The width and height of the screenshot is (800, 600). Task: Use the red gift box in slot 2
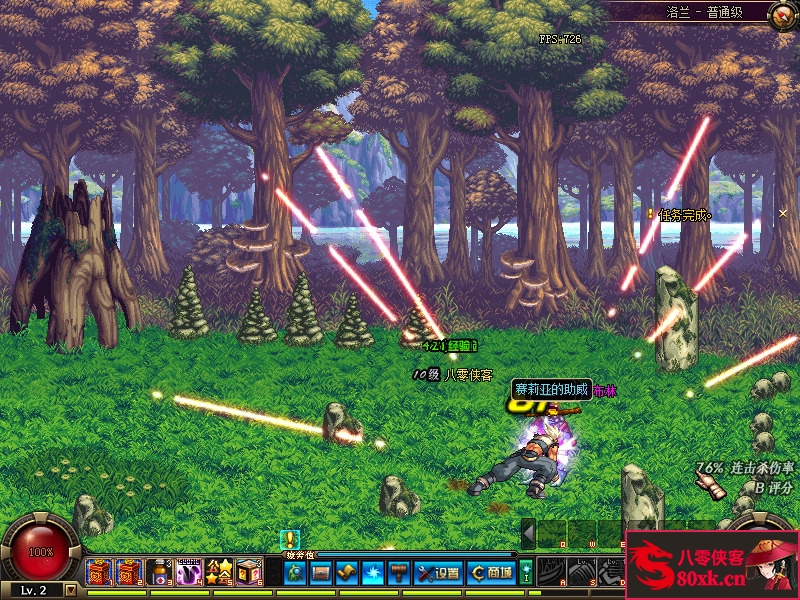(128, 572)
